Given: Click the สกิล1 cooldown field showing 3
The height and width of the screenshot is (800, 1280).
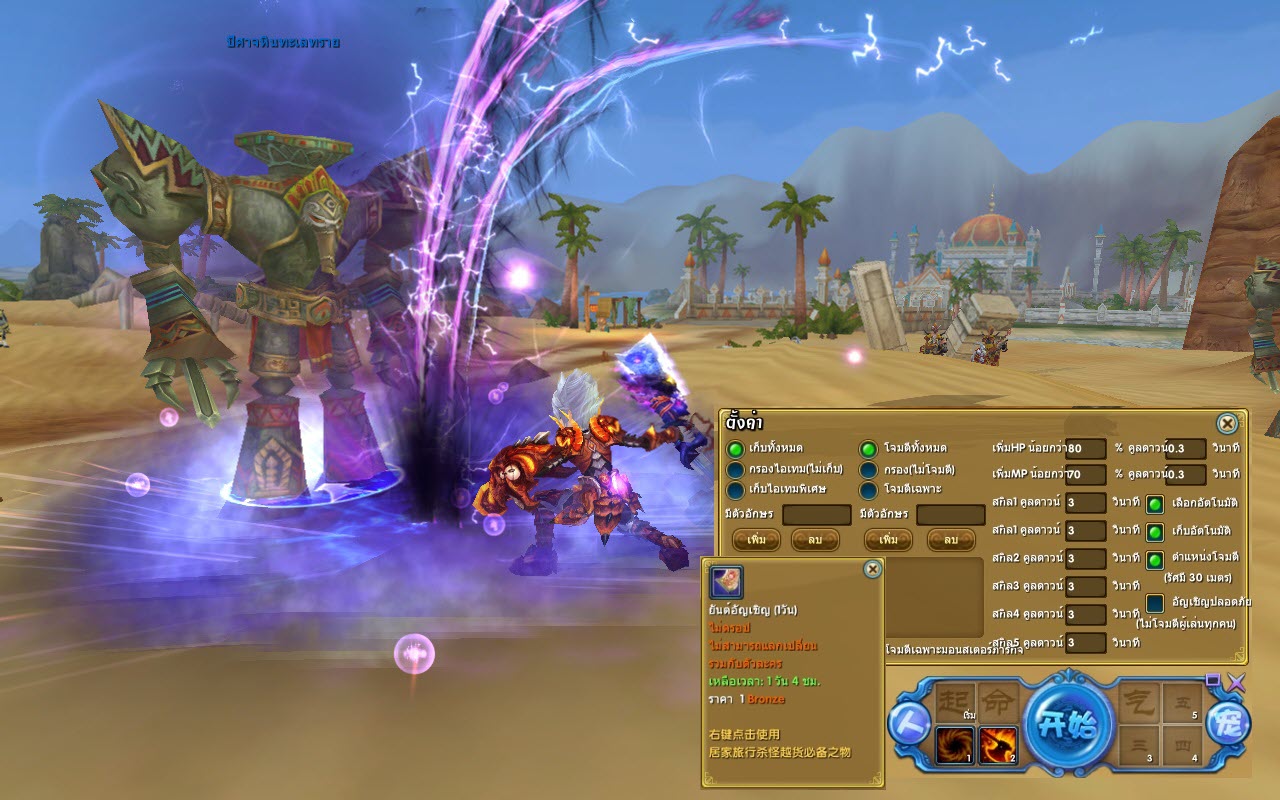Looking at the screenshot, I should coord(1085,503).
